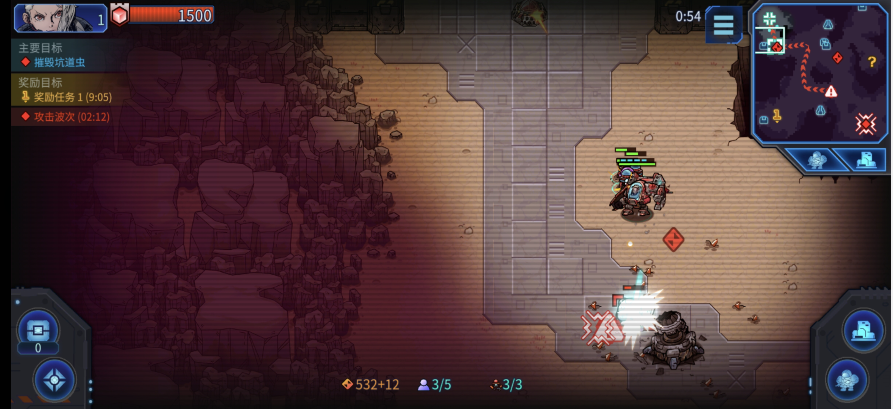This screenshot has height=409, width=893.
Task: Open the hamburger pause menu
Action: pos(723,25)
